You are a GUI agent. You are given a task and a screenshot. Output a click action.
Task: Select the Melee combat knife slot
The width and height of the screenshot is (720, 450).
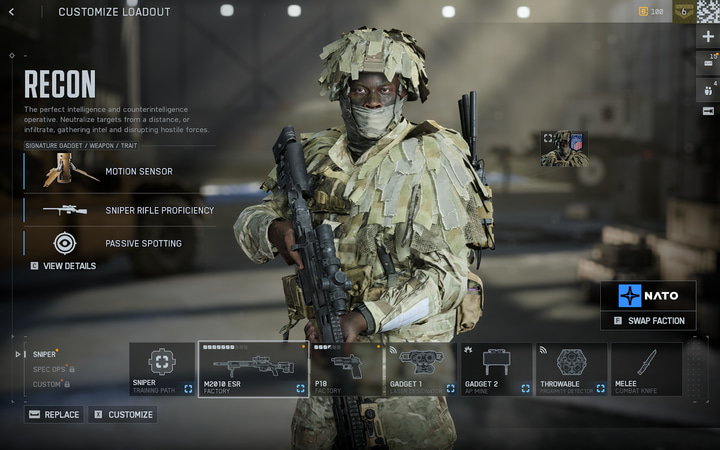646,369
